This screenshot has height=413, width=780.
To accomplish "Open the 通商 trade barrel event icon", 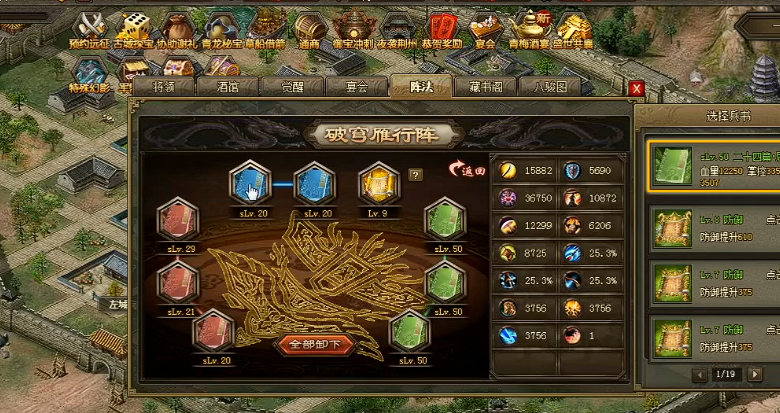I will pos(308,26).
